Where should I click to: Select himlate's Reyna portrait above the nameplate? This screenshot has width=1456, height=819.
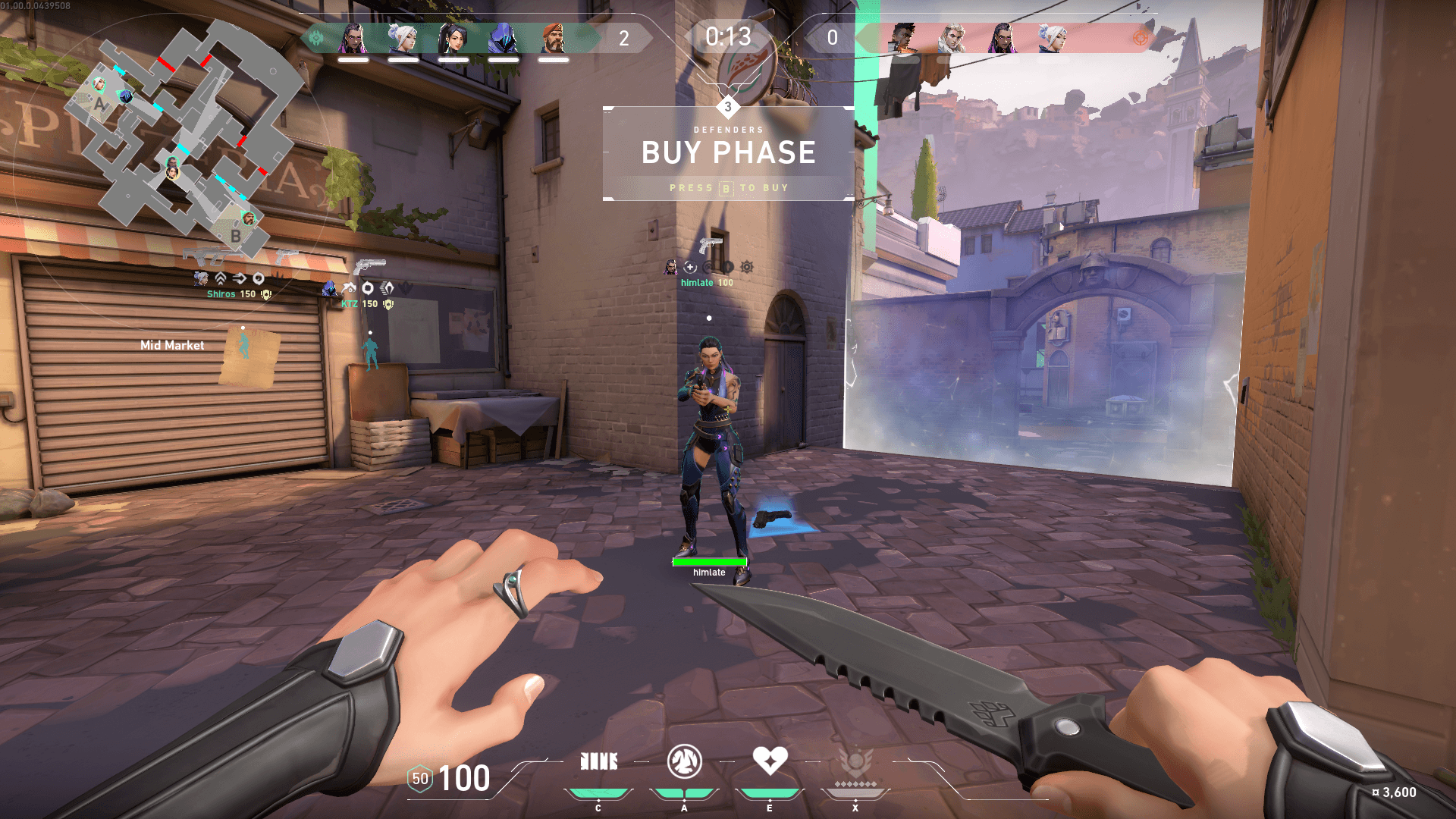pos(671,267)
